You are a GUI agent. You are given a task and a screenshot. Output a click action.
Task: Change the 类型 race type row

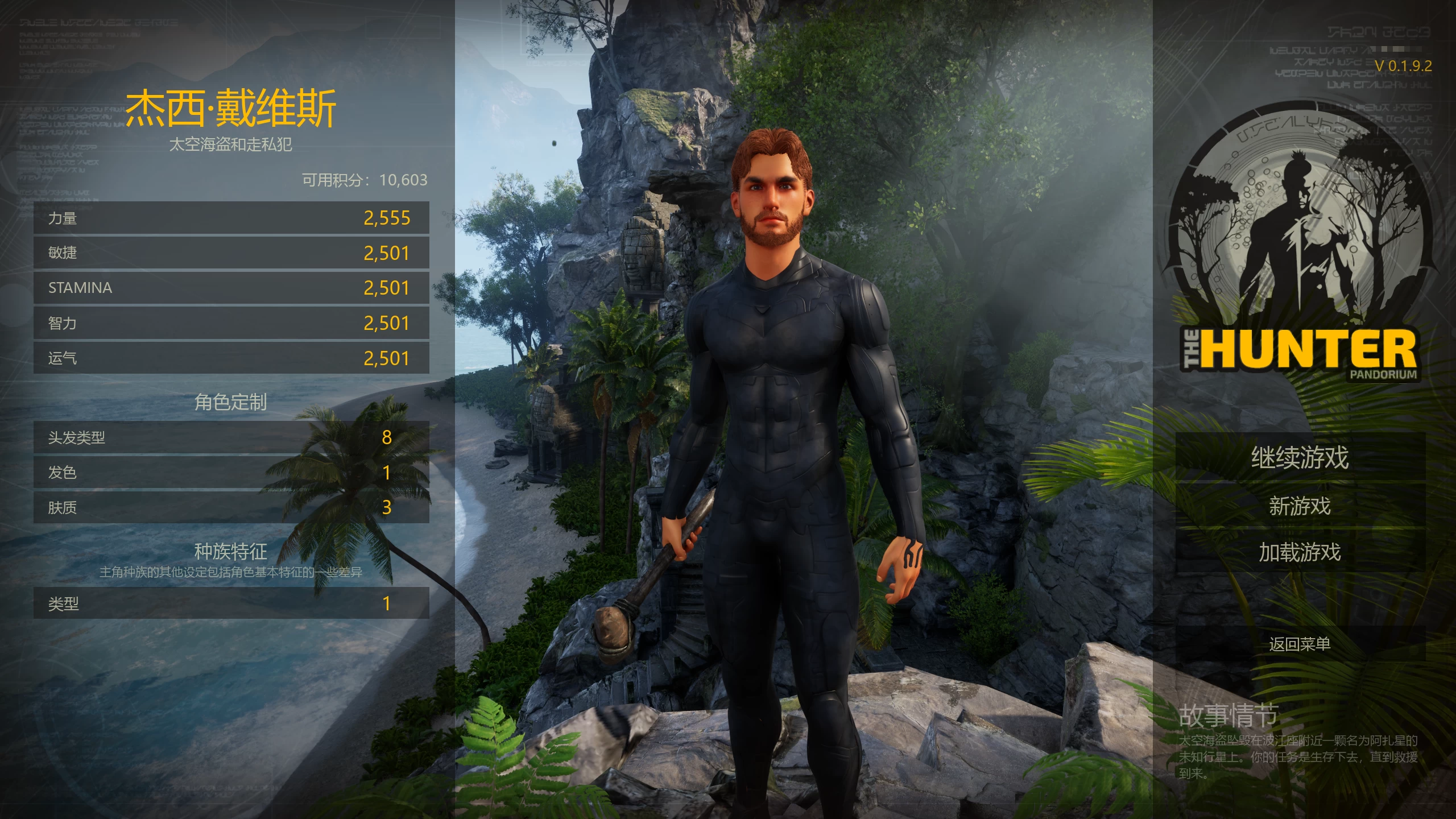[231, 603]
